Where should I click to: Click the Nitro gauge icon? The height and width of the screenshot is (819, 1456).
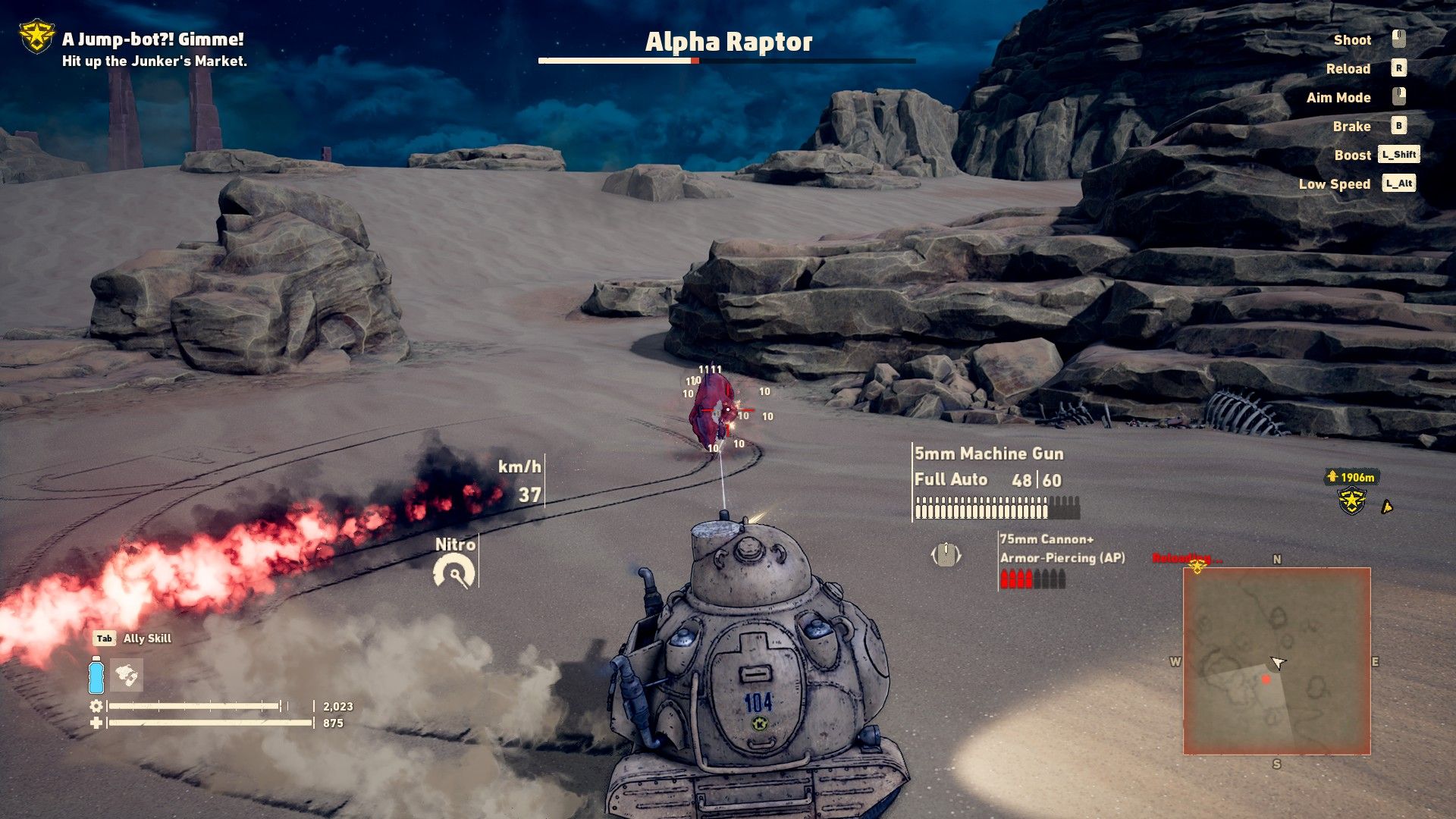tap(454, 572)
